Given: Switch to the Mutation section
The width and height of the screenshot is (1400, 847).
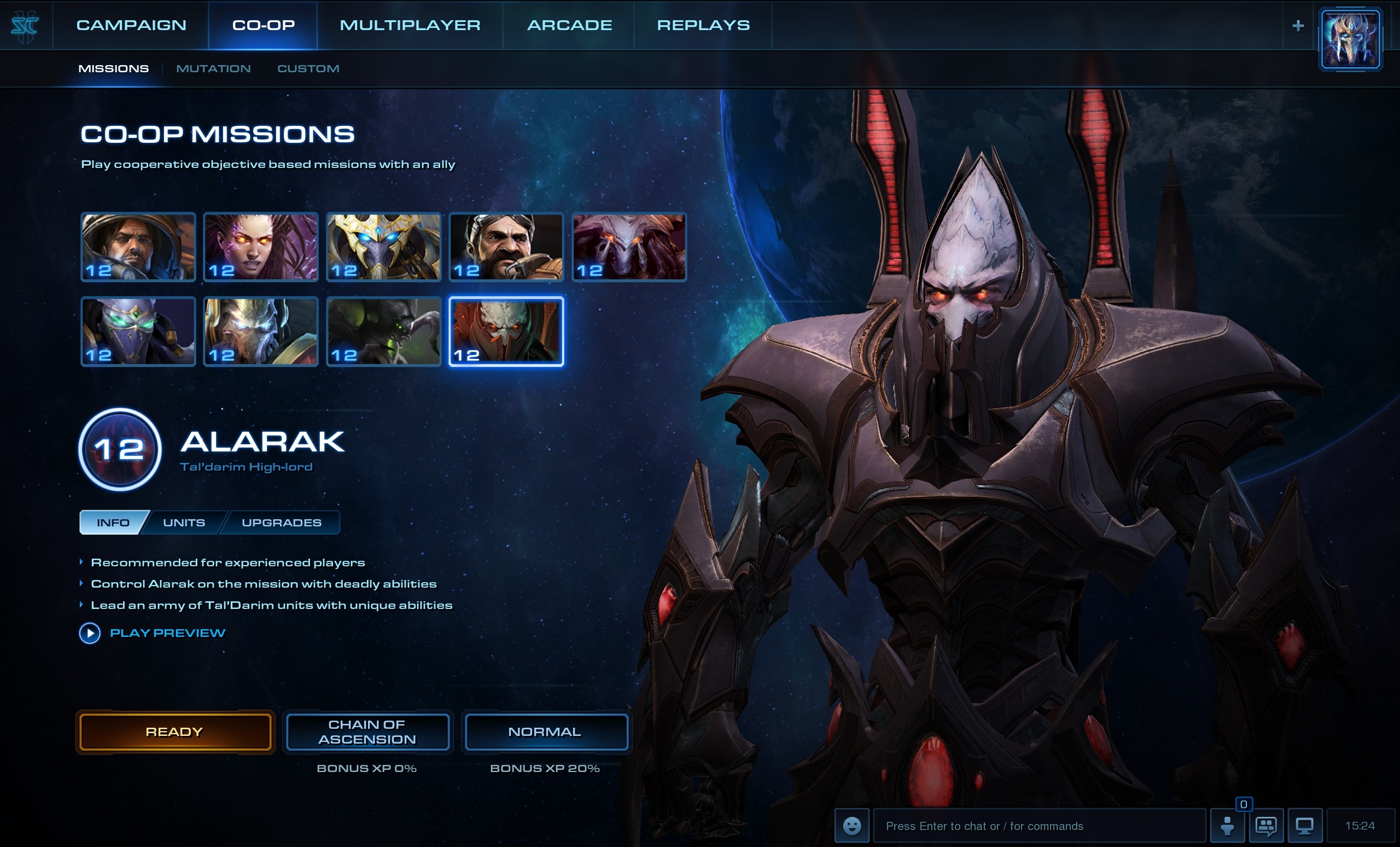Looking at the screenshot, I should 214,68.
